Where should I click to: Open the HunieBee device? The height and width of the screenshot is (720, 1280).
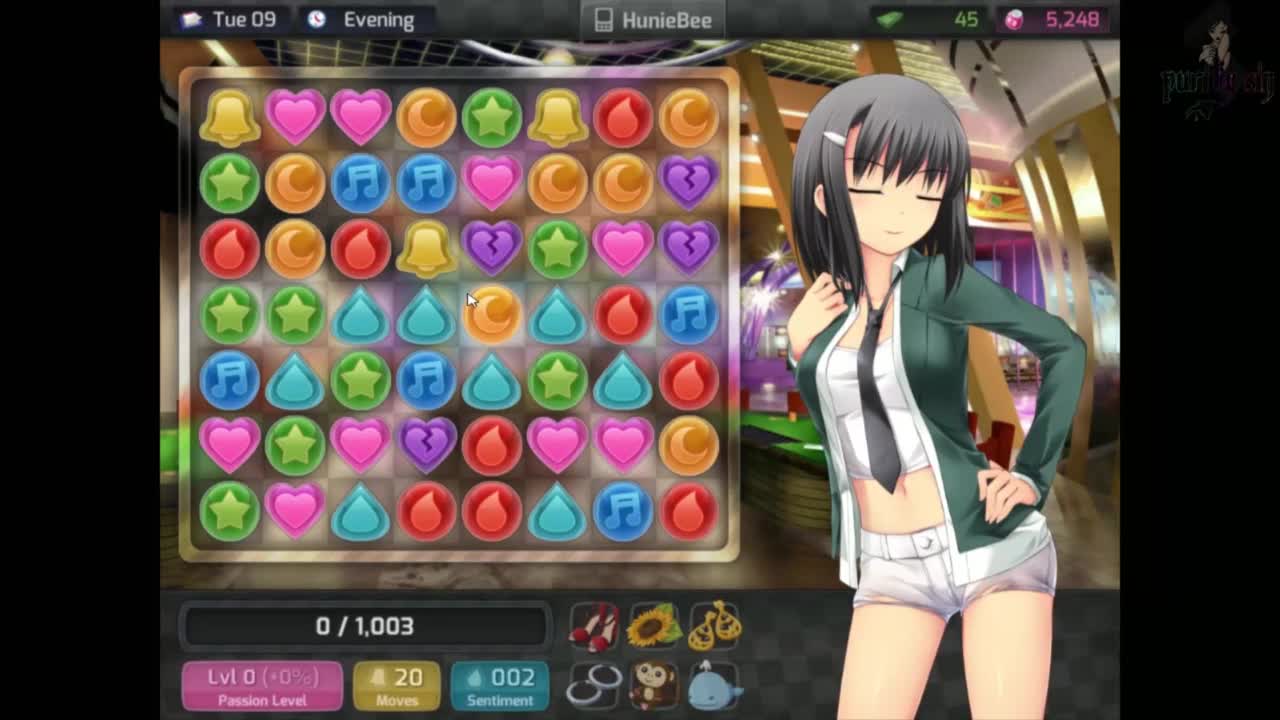tap(653, 20)
